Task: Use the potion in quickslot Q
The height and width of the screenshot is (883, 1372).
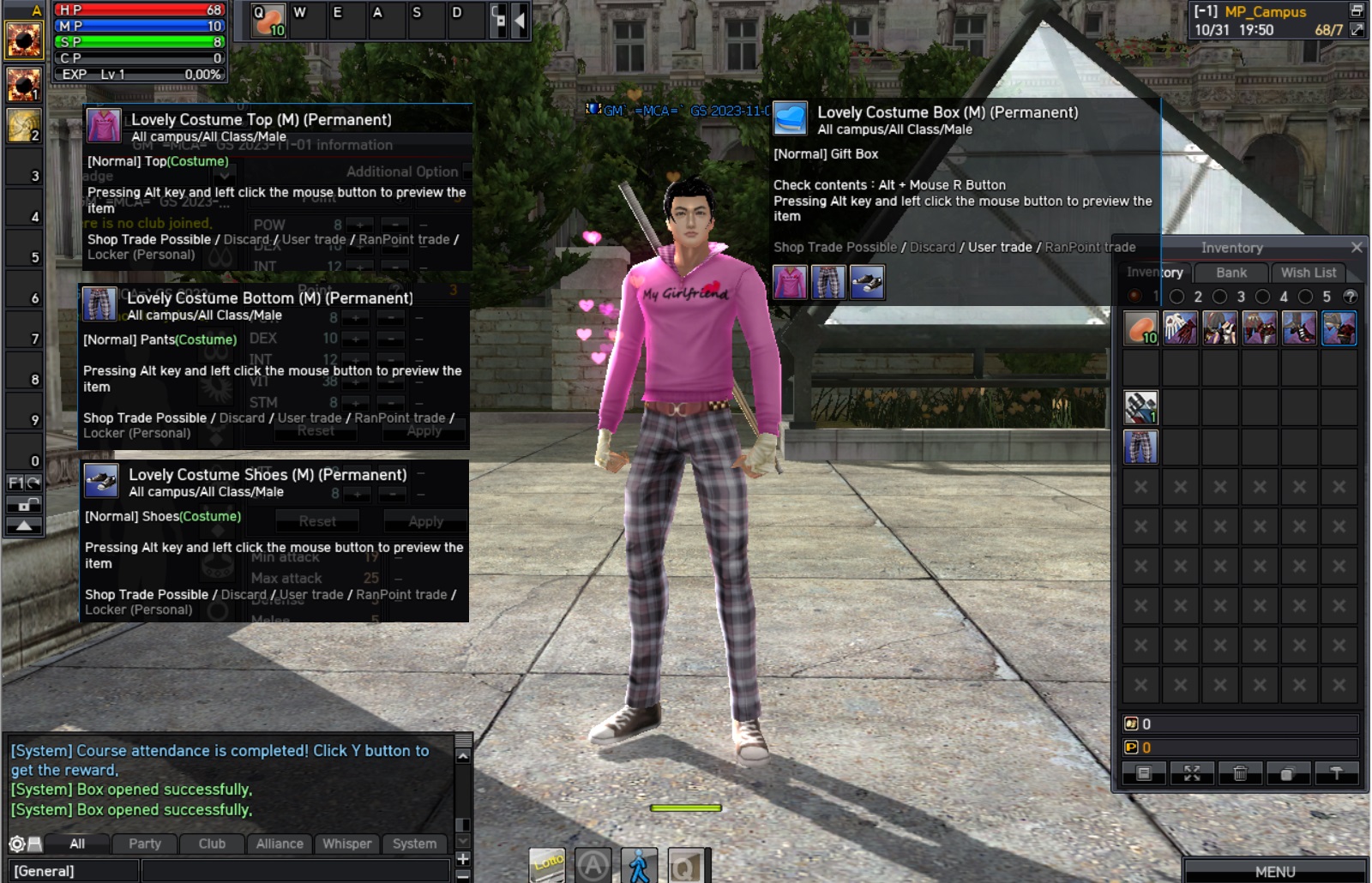Action: (x=268, y=20)
